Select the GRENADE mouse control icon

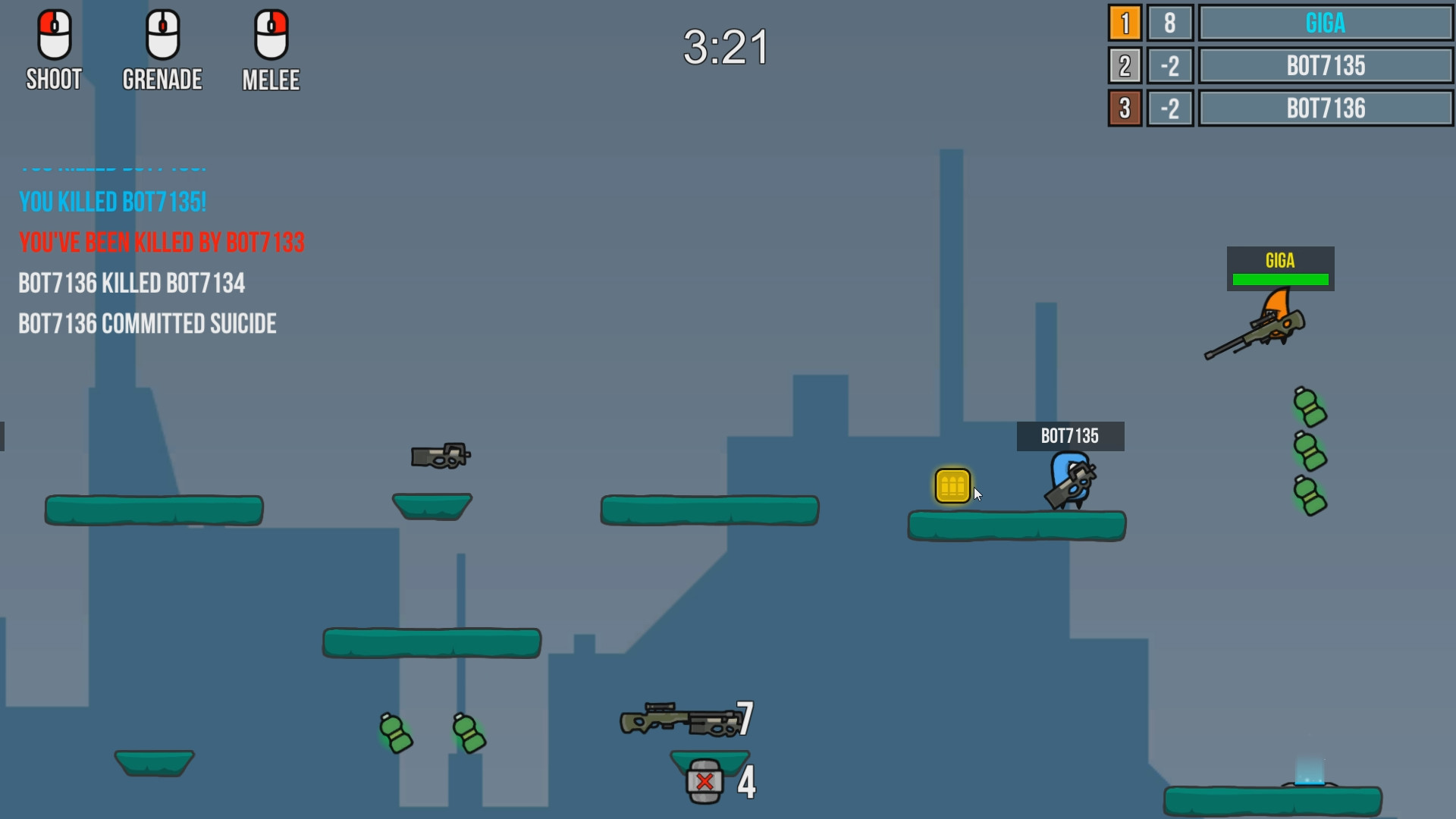(x=162, y=34)
